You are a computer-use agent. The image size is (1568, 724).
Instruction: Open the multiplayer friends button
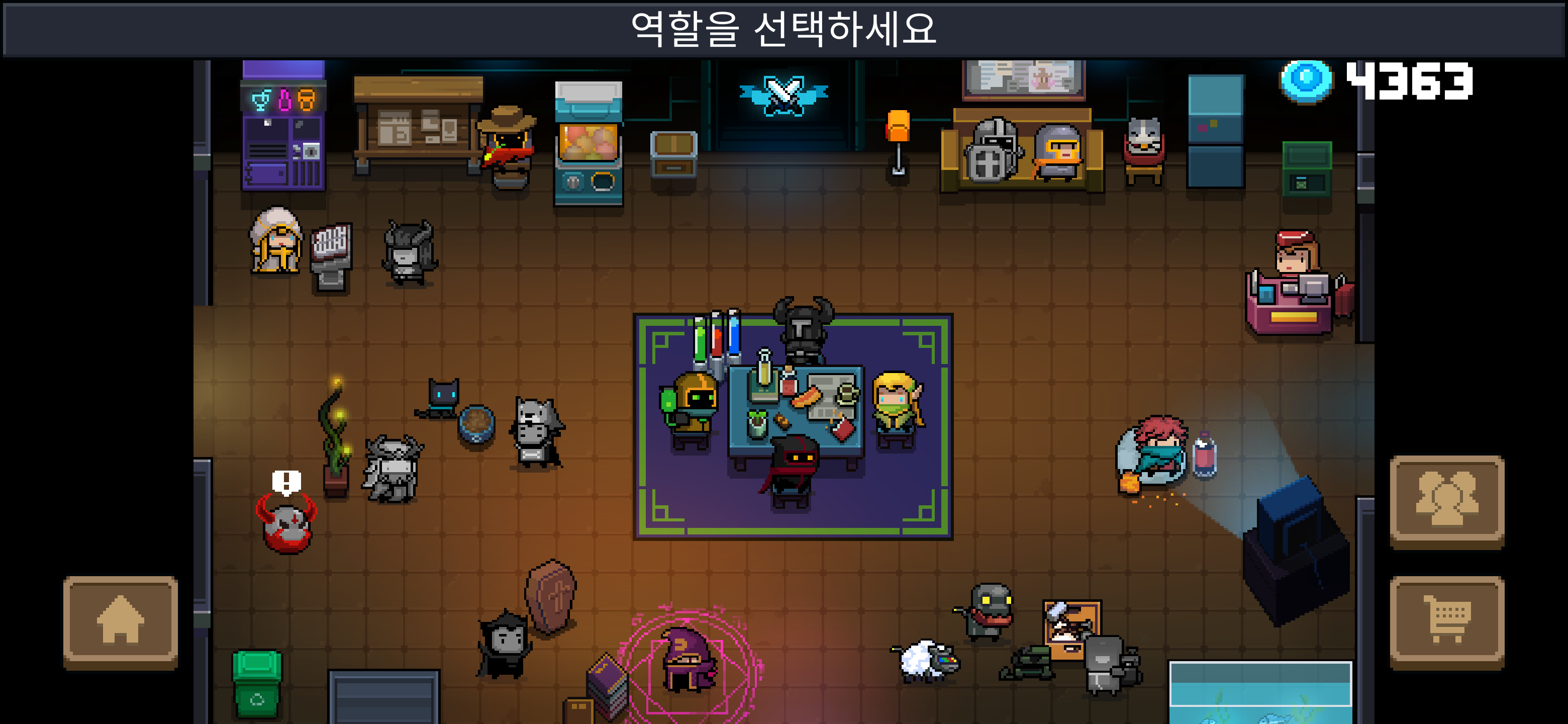click(x=1446, y=500)
